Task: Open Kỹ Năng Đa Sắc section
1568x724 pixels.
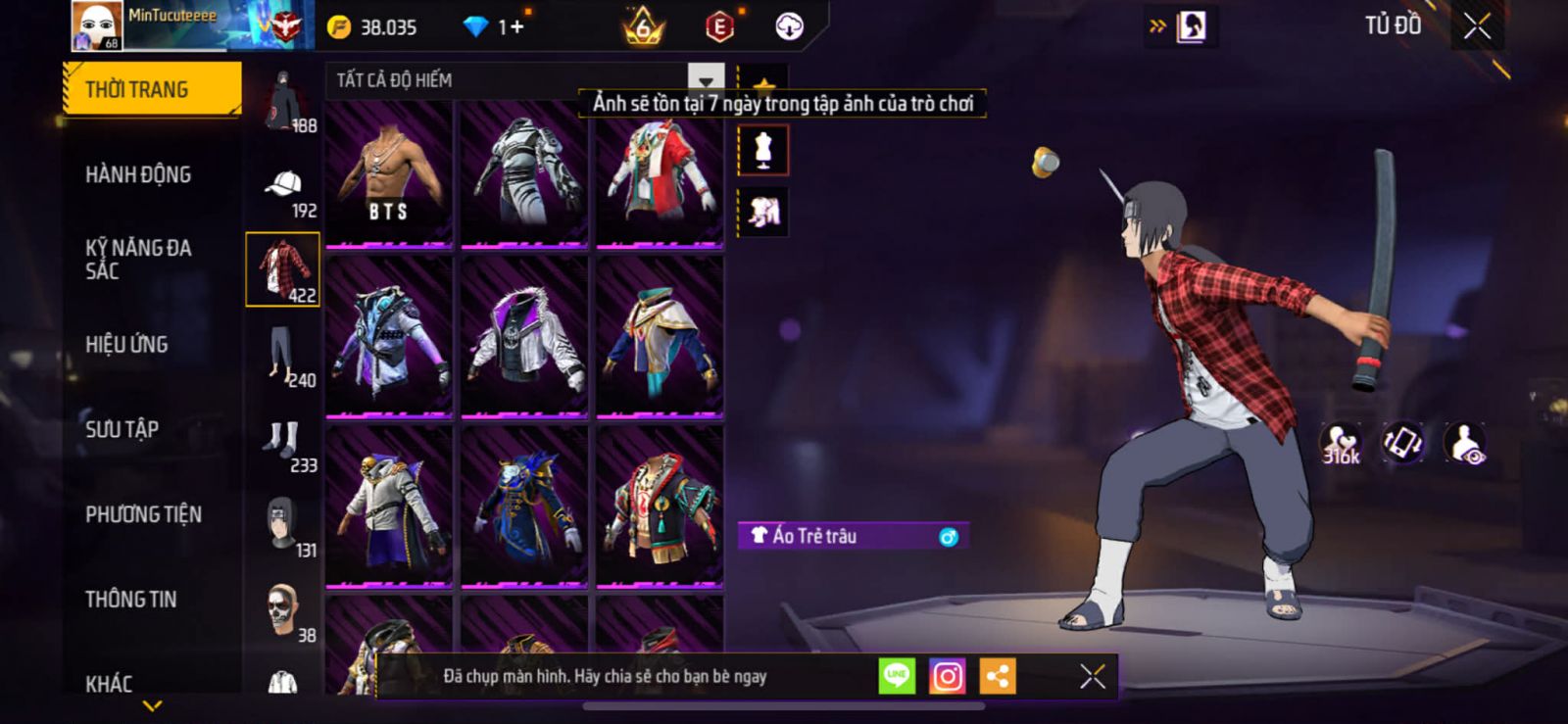Action: (x=138, y=259)
